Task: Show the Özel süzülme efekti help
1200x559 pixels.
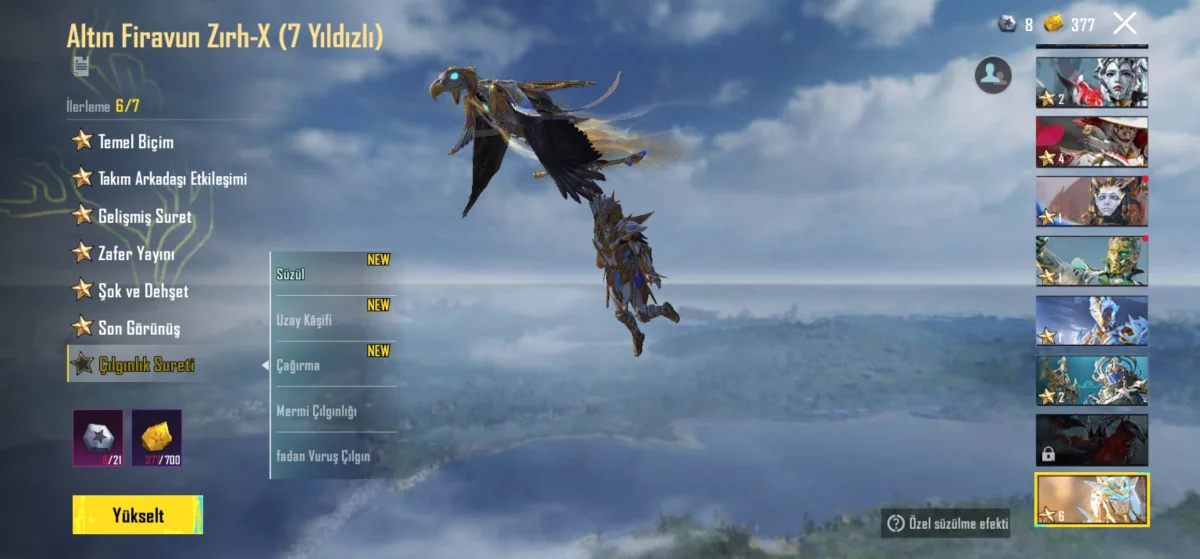Action: click(x=946, y=523)
